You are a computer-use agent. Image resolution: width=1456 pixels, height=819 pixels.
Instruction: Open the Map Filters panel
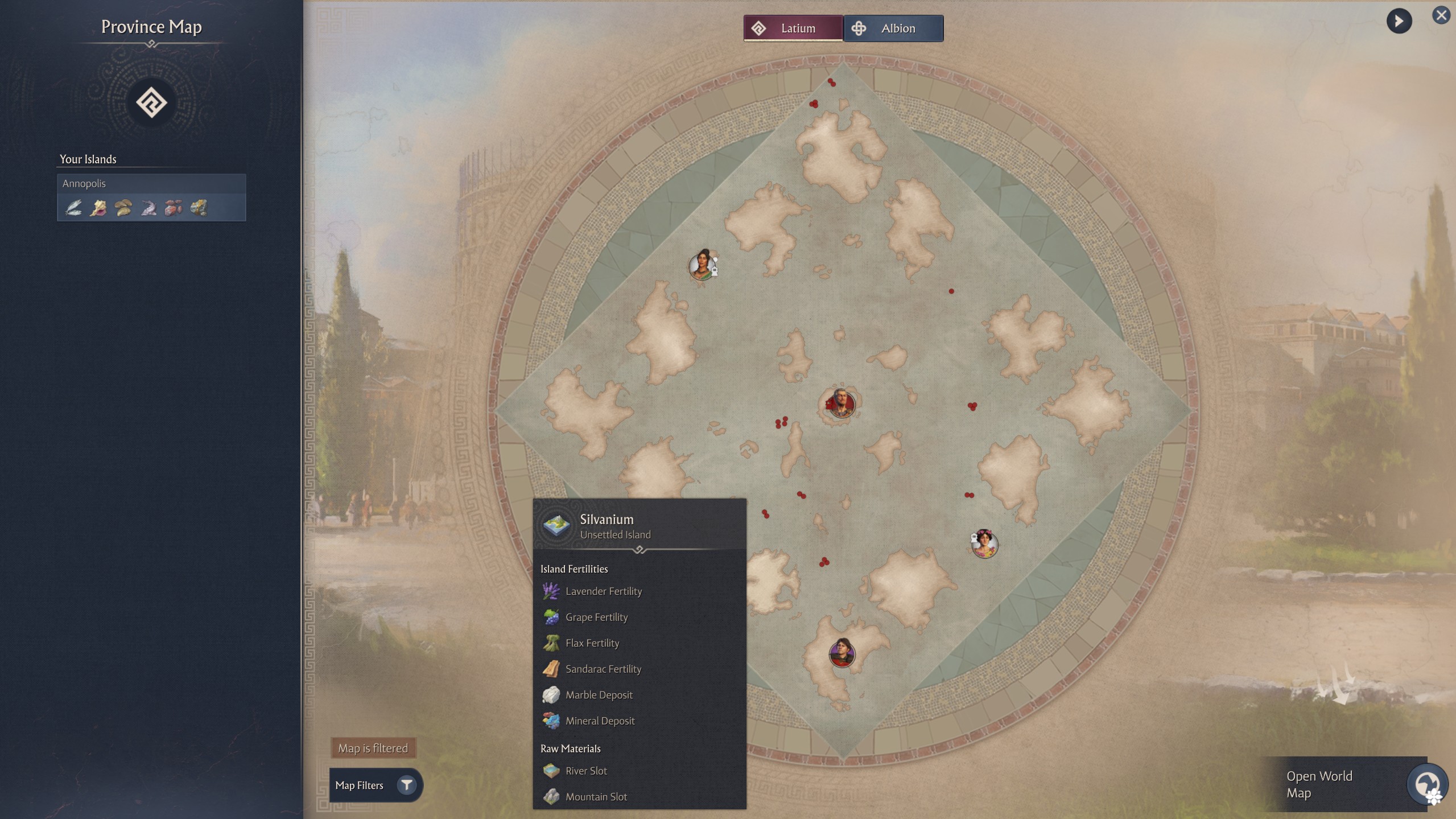click(376, 785)
